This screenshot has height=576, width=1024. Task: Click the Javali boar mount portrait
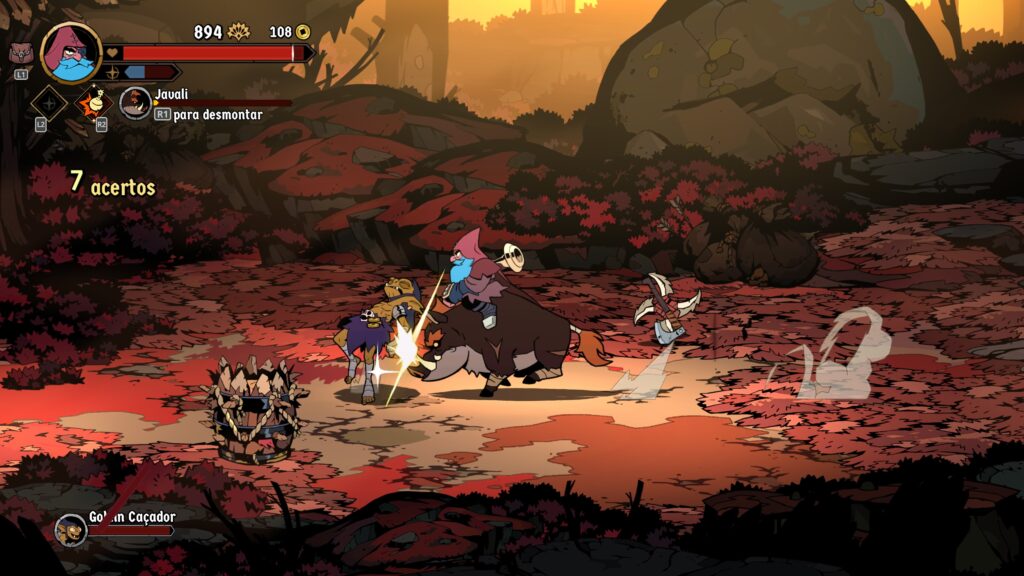135,102
